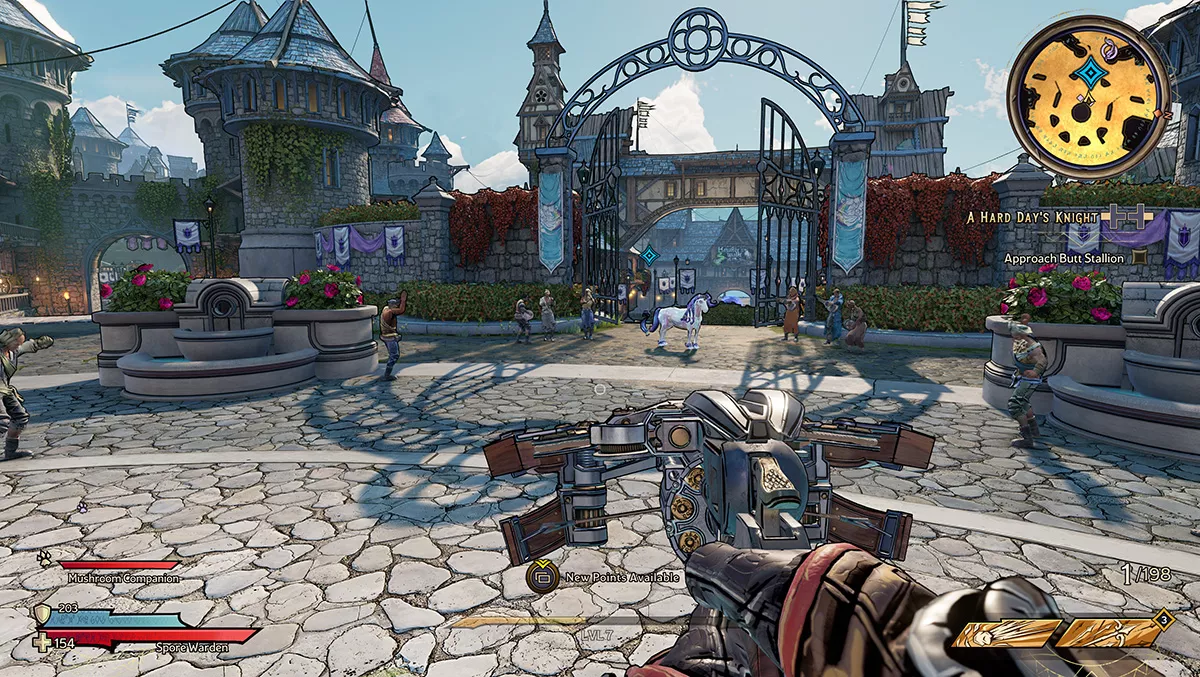Open the circular minimap
The image size is (1200, 677).
click(1088, 97)
